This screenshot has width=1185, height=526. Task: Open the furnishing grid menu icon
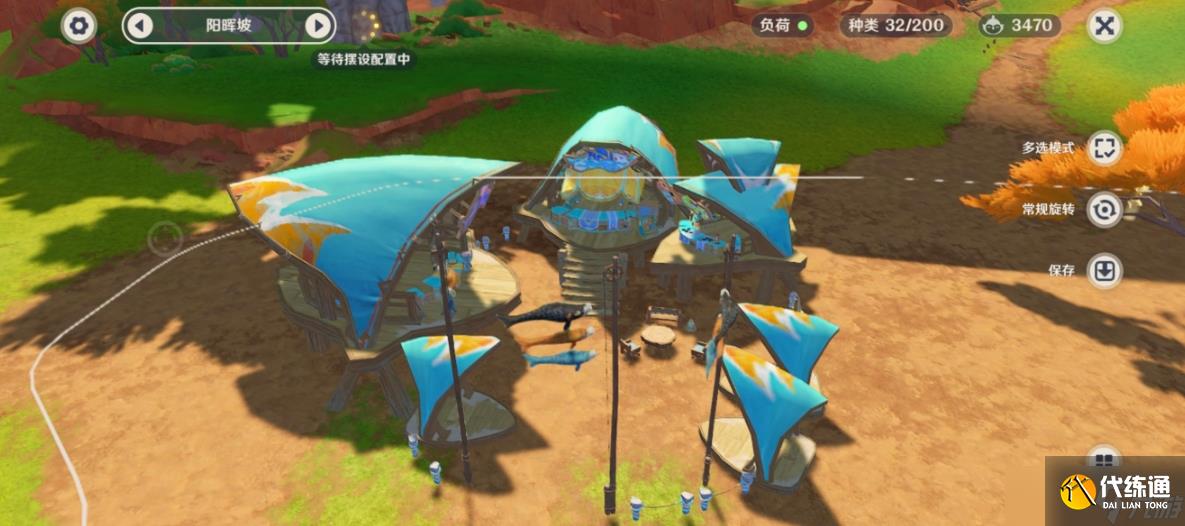1104,461
